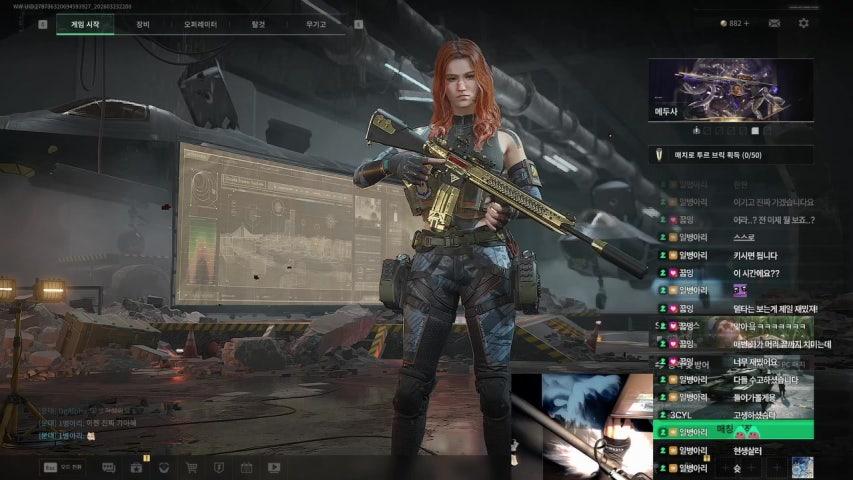
Task: Click the 메두사 promotional banner
Action: point(730,92)
